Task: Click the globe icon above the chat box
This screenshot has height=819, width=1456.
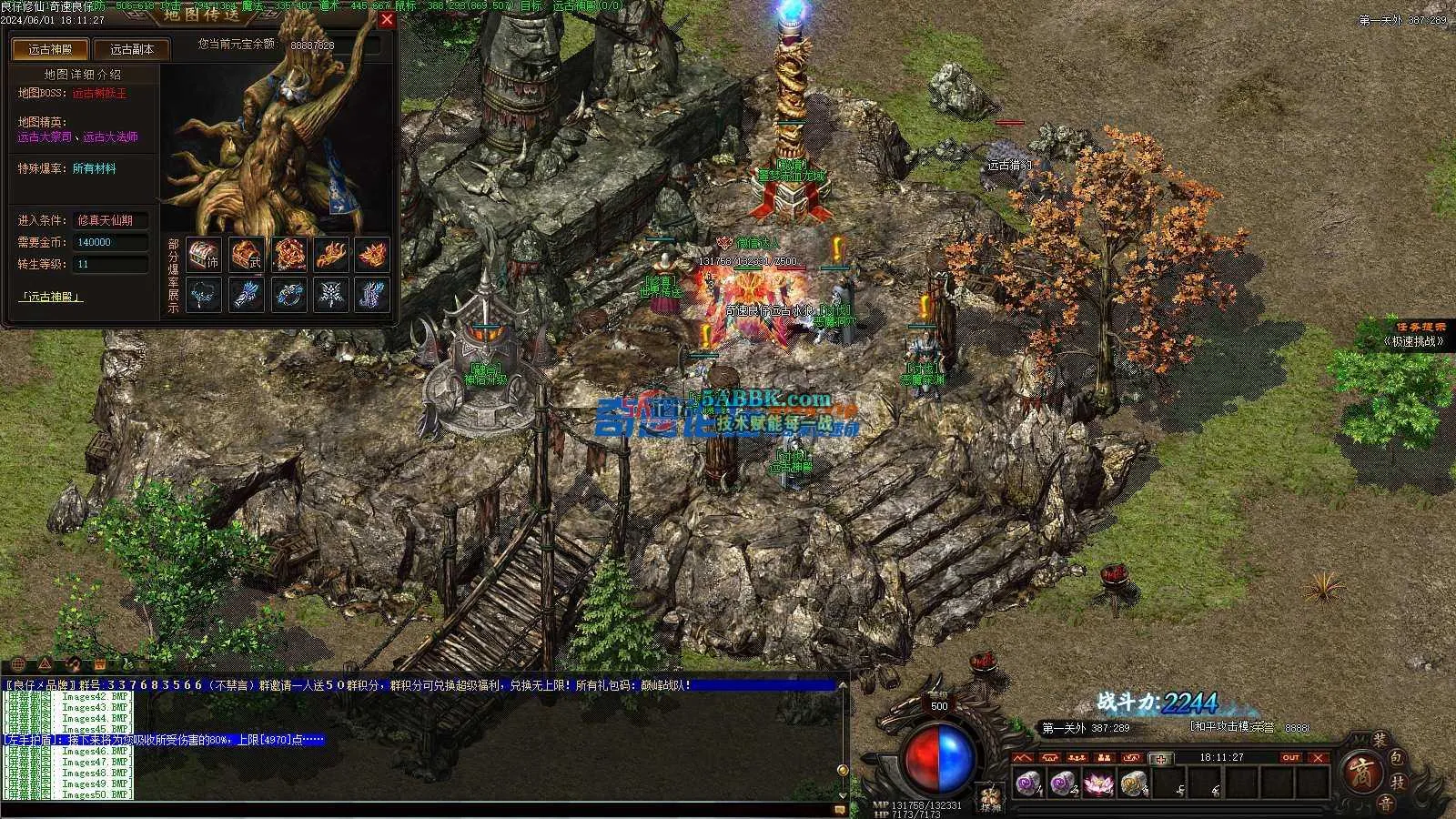Action: coord(17,663)
